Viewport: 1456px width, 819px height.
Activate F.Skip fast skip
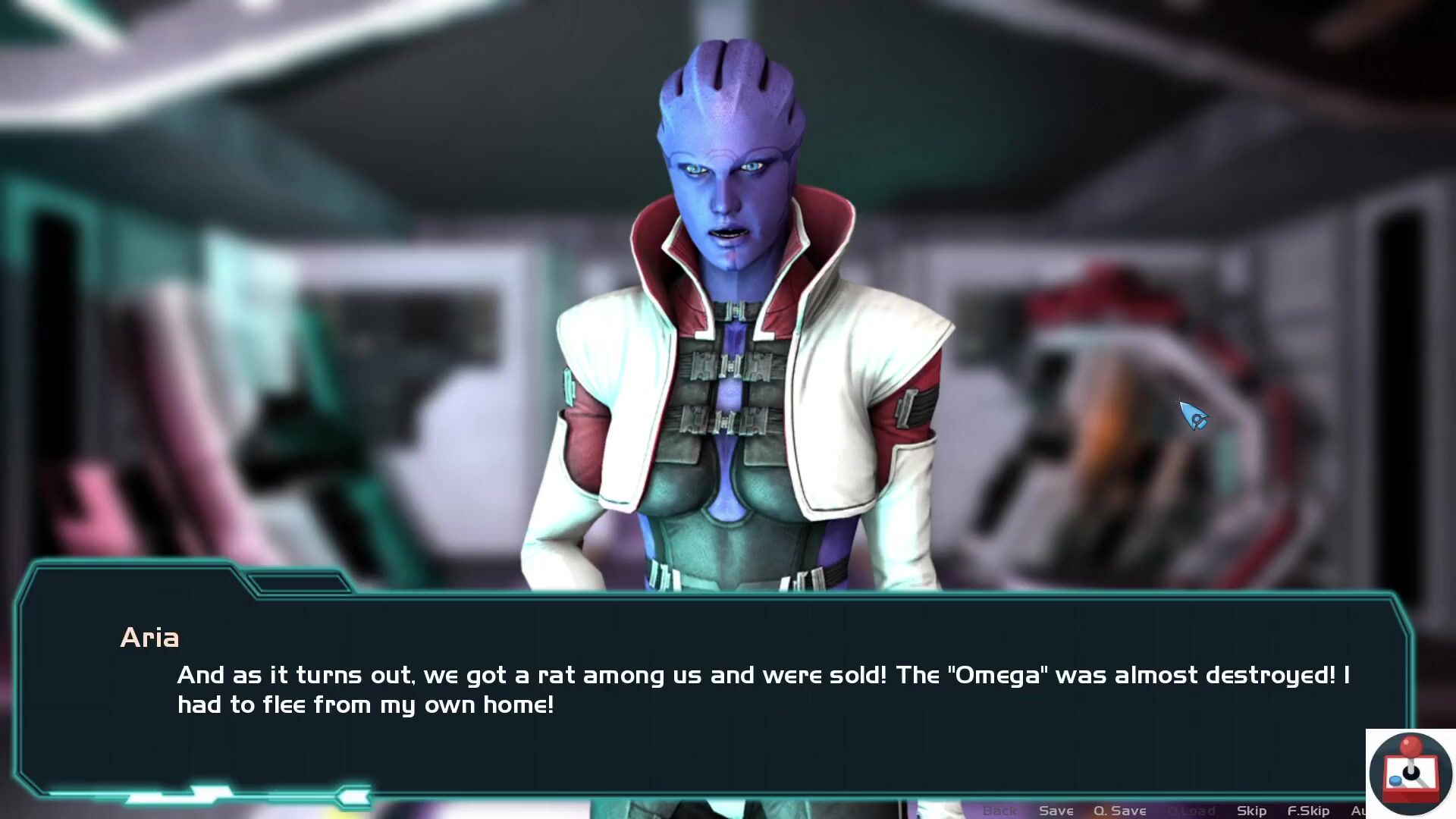click(1308, 811)
